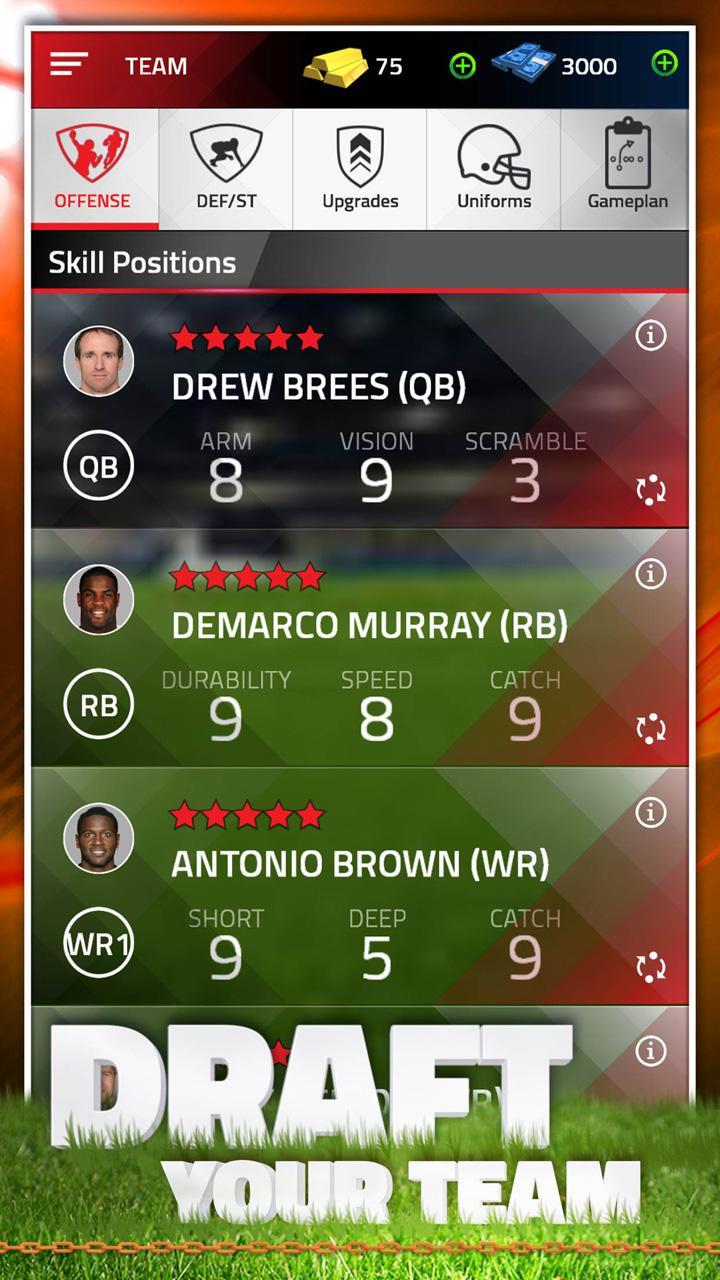Open info for Antonio Brown
Viewport: 720px width, 1280px height.
click(x=651, y=813)
